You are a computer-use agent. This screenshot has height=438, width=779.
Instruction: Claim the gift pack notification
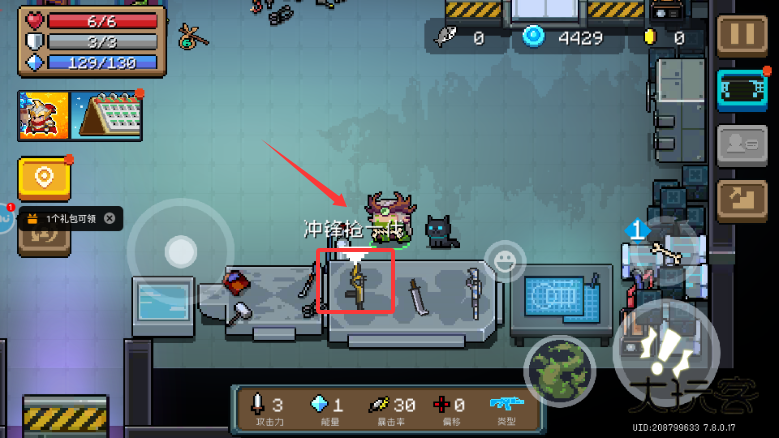point(66,218)
